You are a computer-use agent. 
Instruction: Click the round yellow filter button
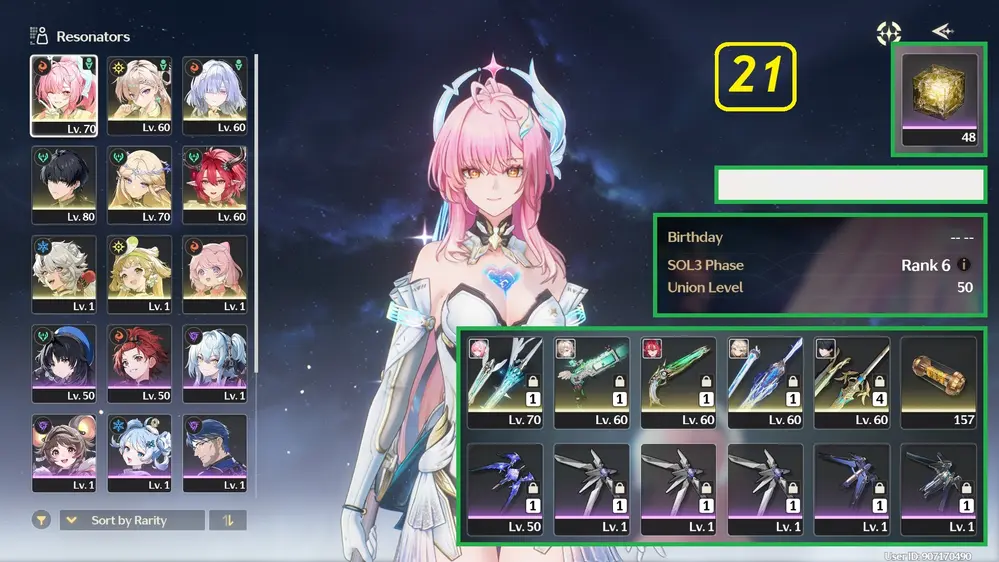pyautogui.click(x=41, y=520)
